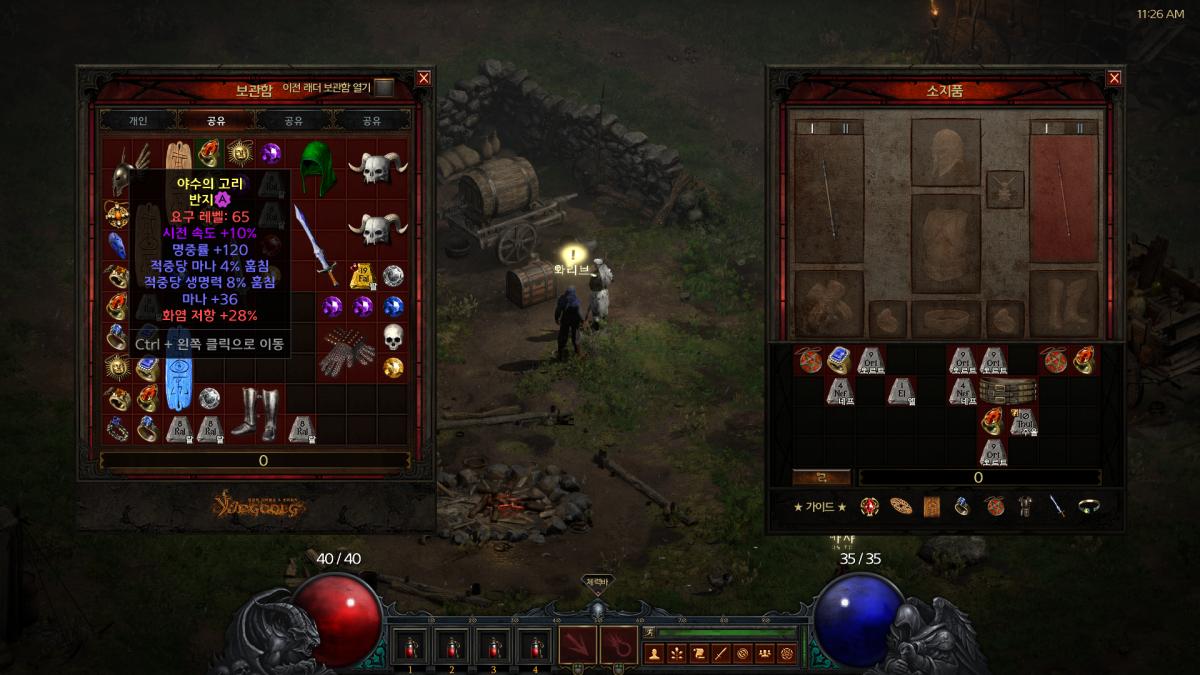Switch to the personal 개인 stash tab
The height and width of the screenshot is (675, 1200).
(x=138, y=120)
